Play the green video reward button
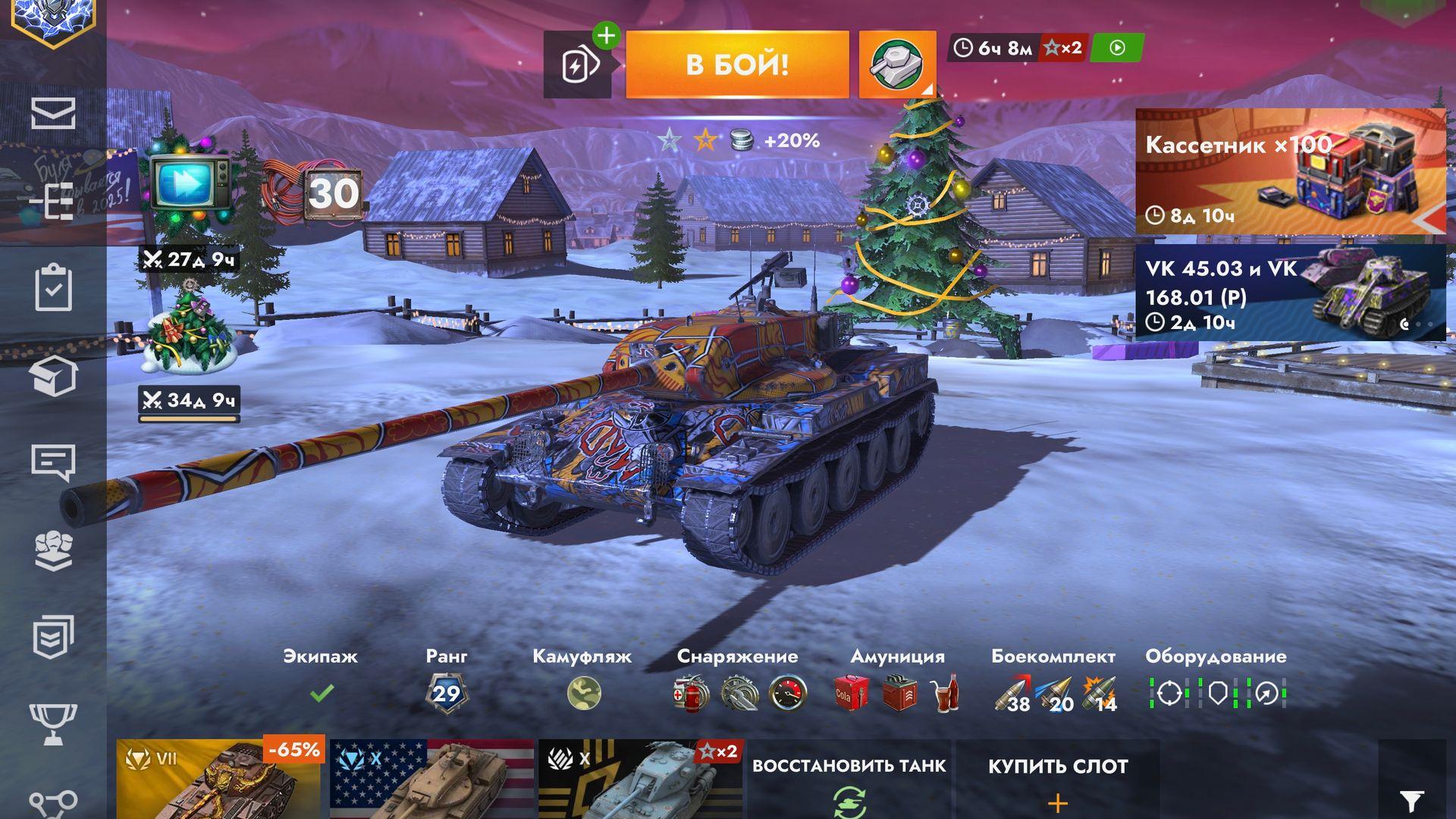The width and height of the screenshot is (1456, 819). pyautogui.click(x=1117, y=48)
